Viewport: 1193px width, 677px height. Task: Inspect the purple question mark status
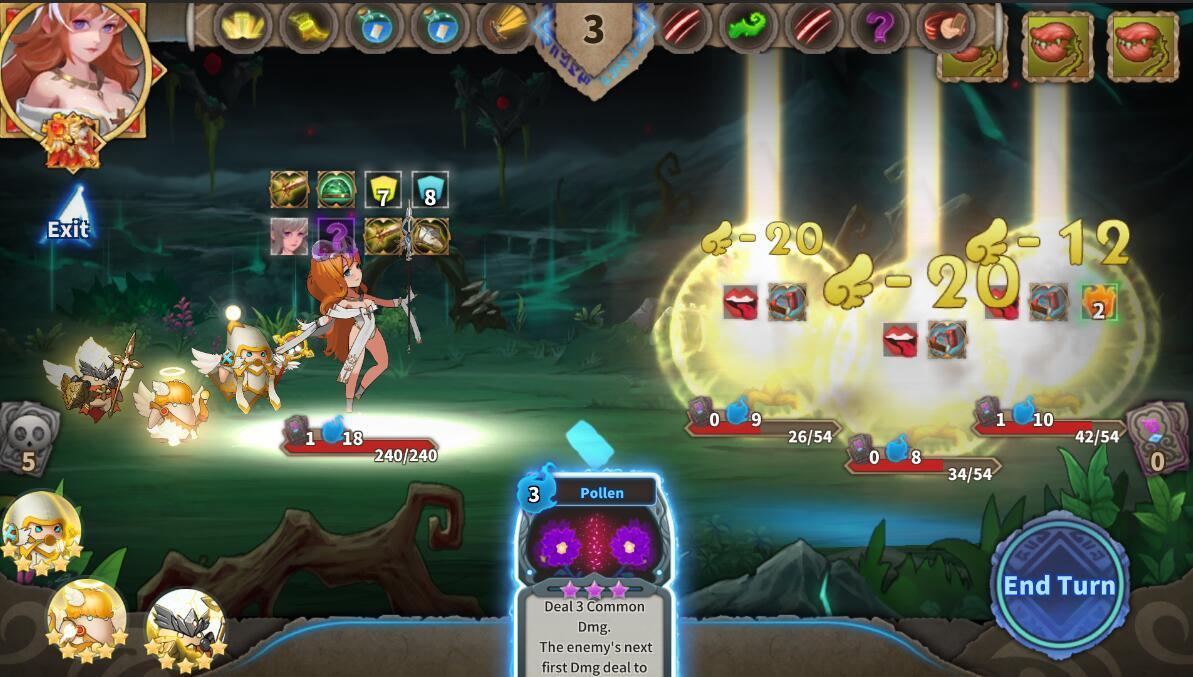[336, 237]
